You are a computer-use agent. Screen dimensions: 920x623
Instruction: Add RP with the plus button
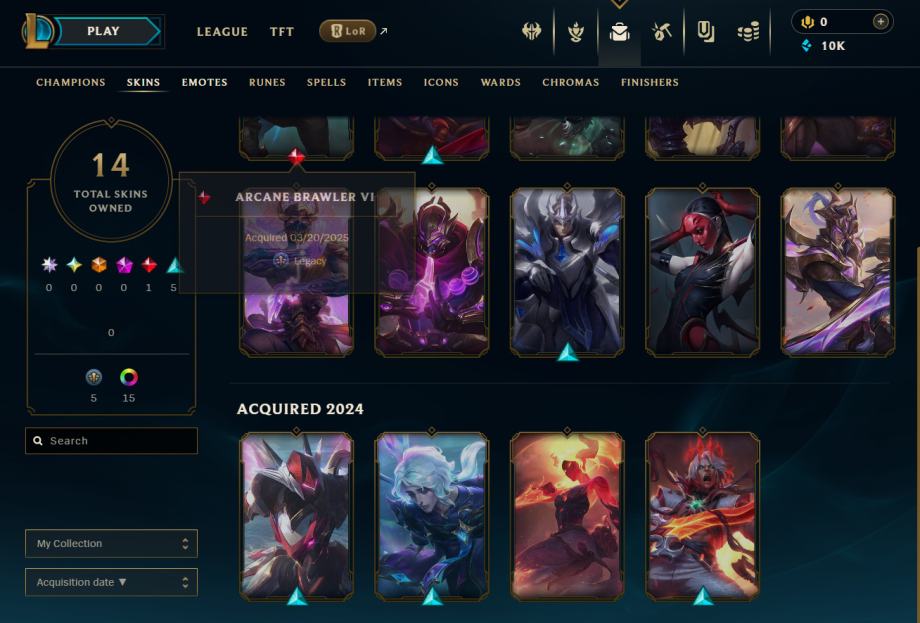click(880, 21)
